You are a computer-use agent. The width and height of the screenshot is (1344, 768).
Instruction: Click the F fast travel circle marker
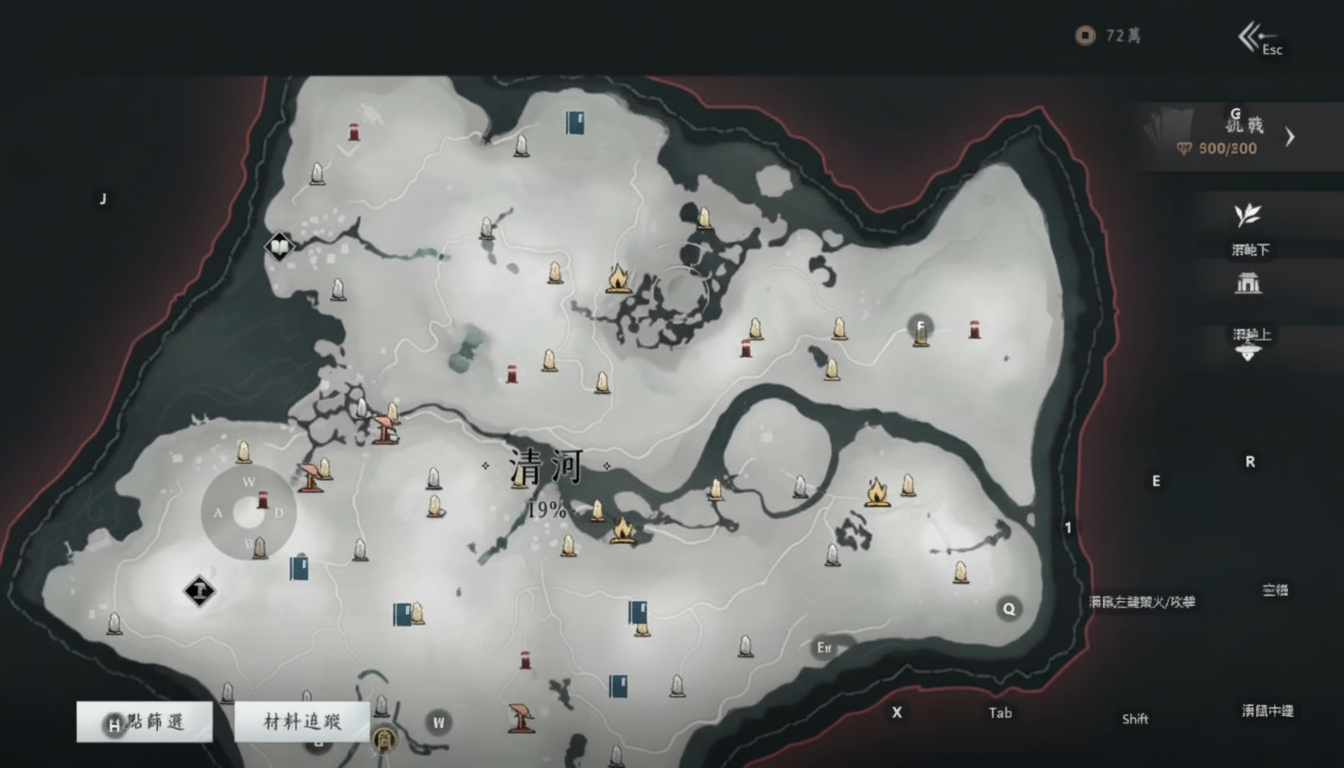919,326
